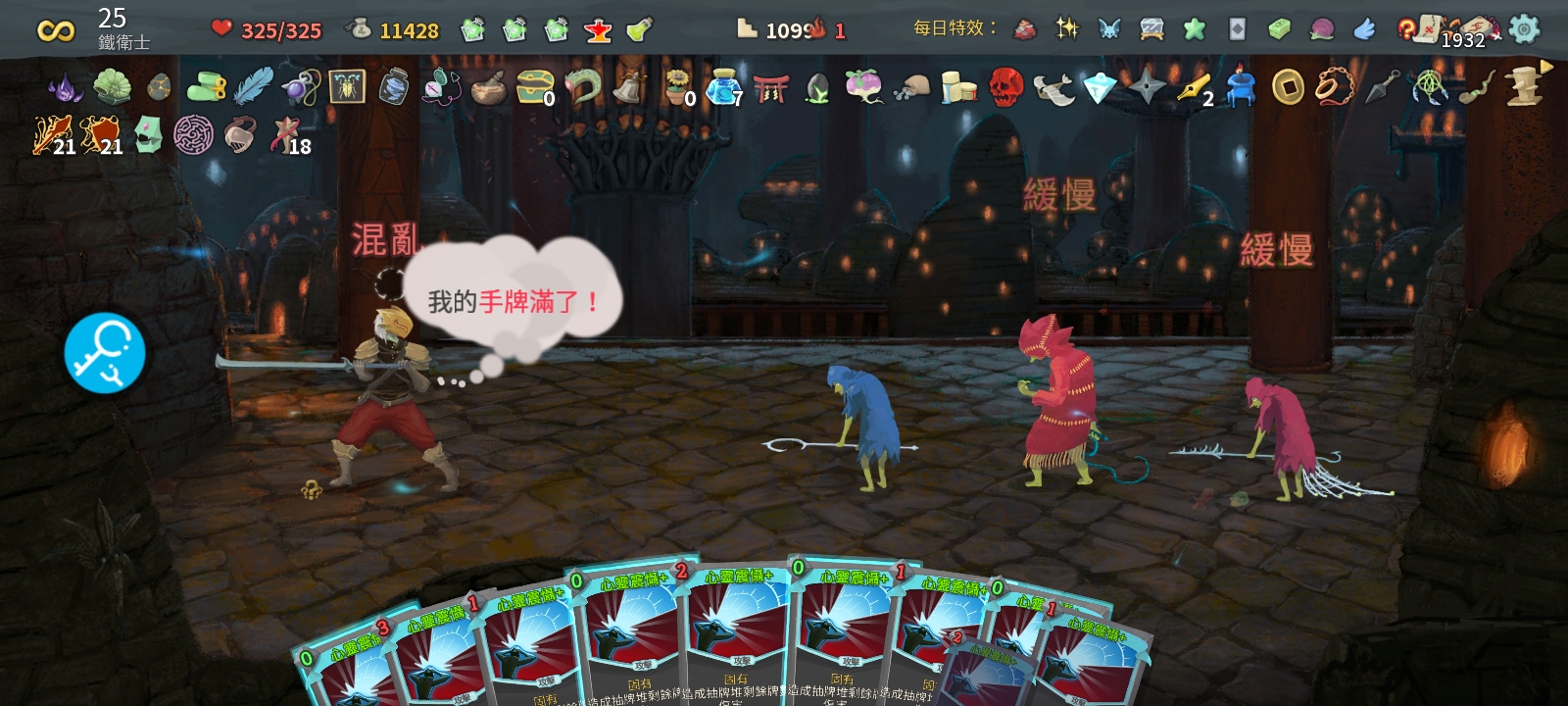Inspect the green star daily modifier

1194,29
